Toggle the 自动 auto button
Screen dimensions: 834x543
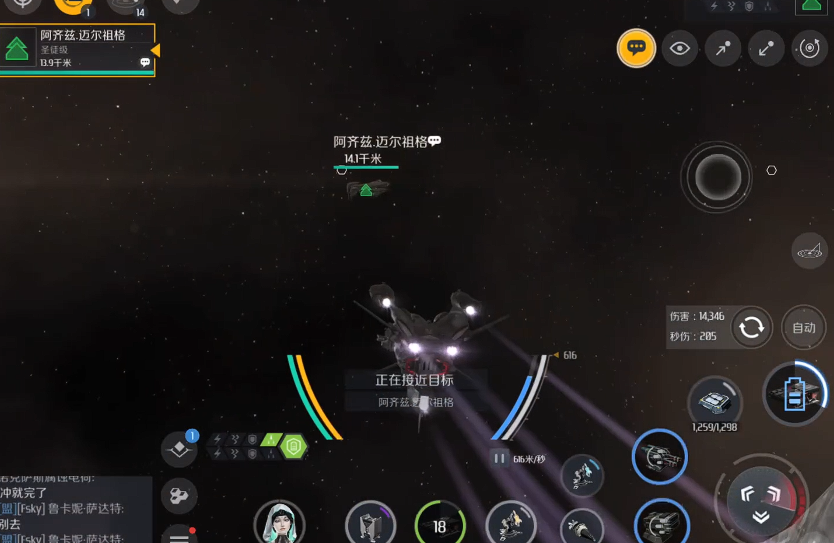pos(804,327)
